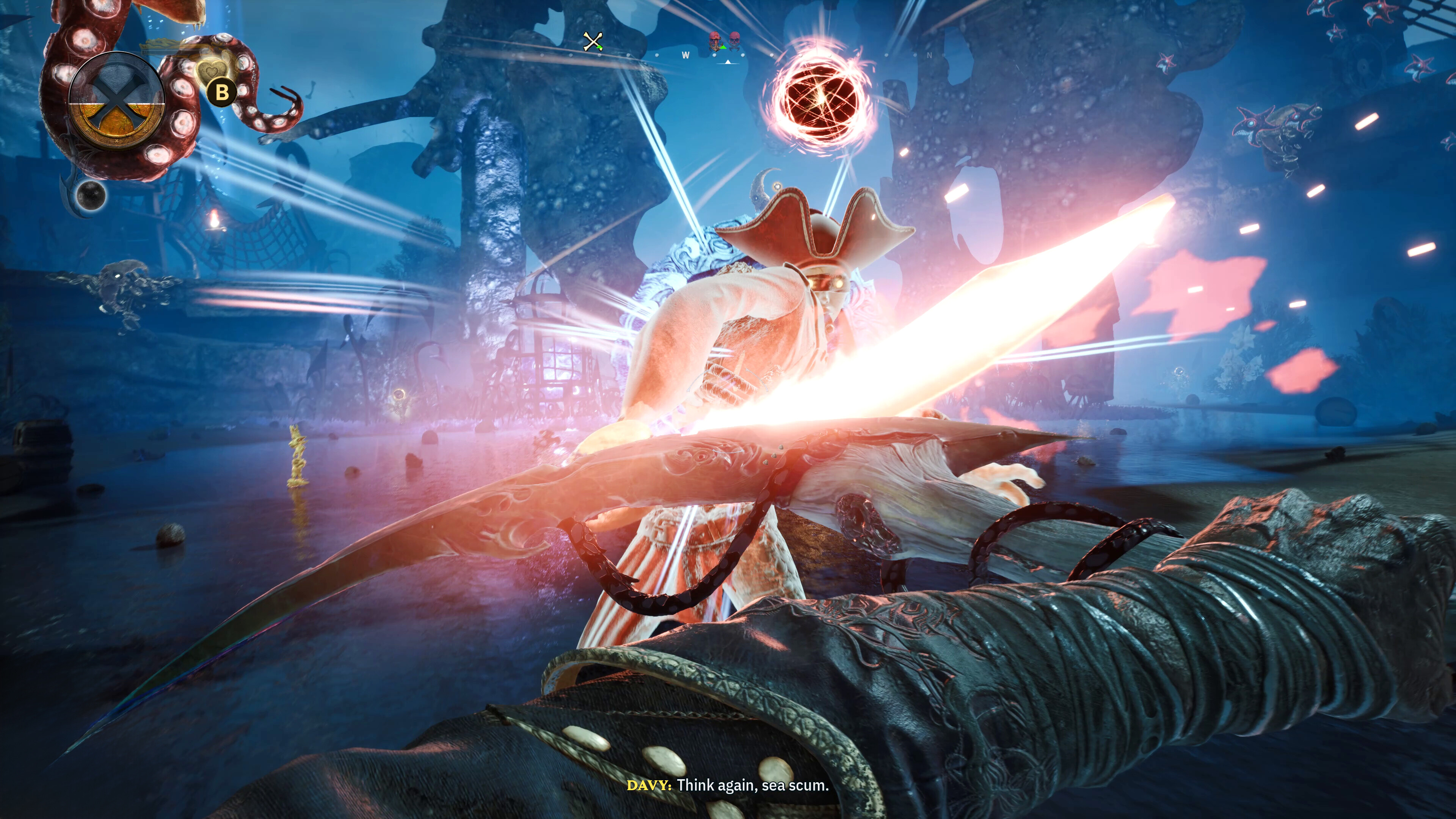Select the W direction label on the compass
This screenshot has width=1456, height=819.
(x=686, y=55)
